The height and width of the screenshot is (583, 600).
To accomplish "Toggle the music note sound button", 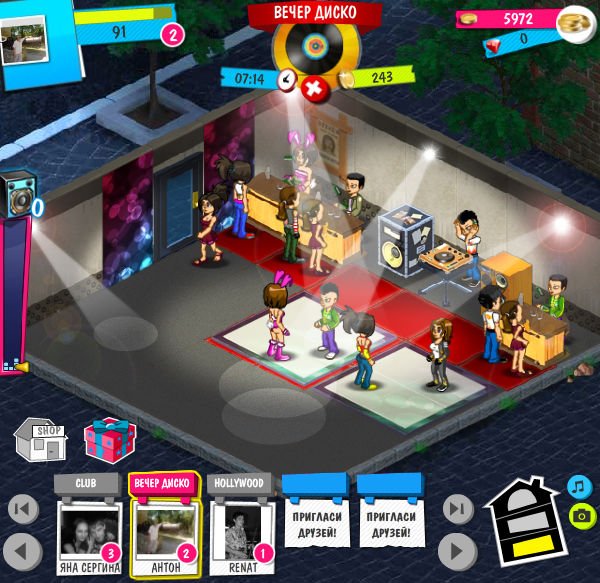I will click(579, 486).
